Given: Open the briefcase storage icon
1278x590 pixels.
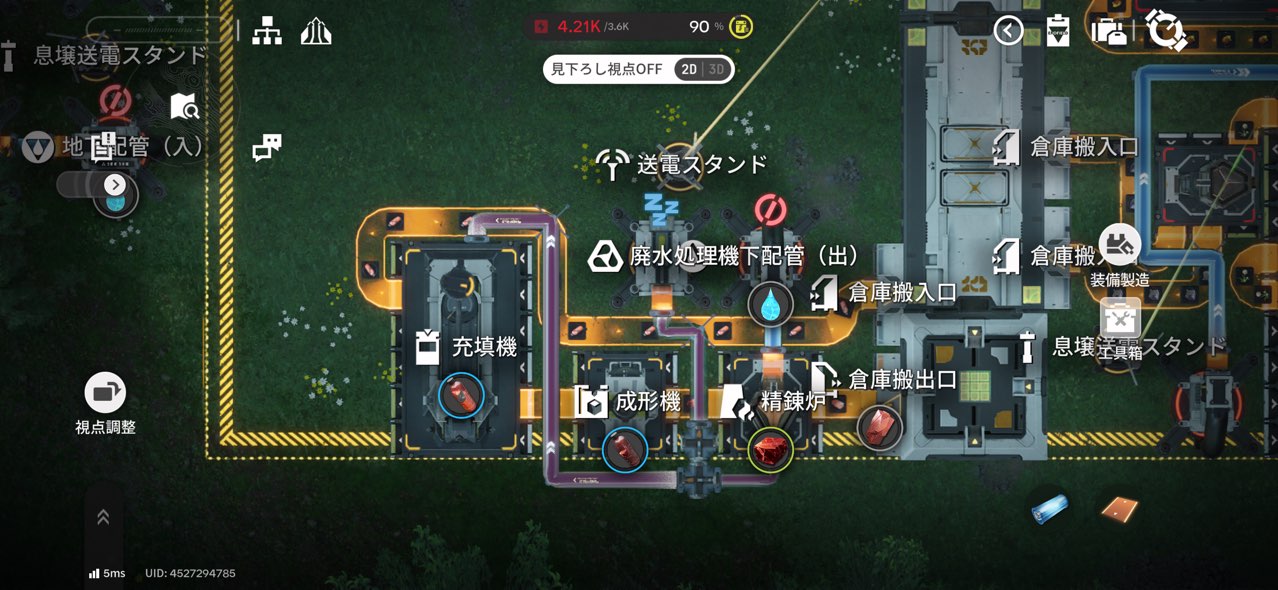Looking at the screenshot, I should [x=1109, y=31].
